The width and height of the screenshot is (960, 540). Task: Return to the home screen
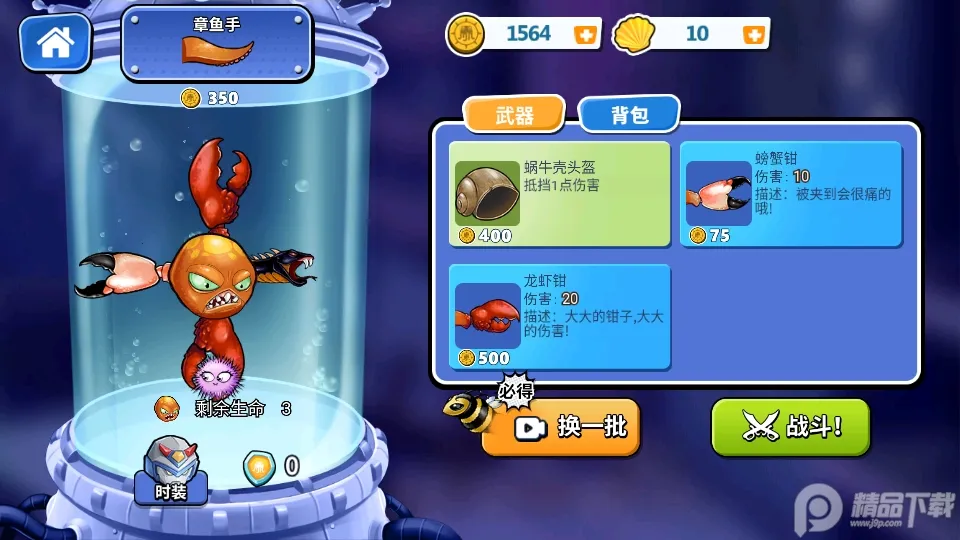[x=55, y=41]
